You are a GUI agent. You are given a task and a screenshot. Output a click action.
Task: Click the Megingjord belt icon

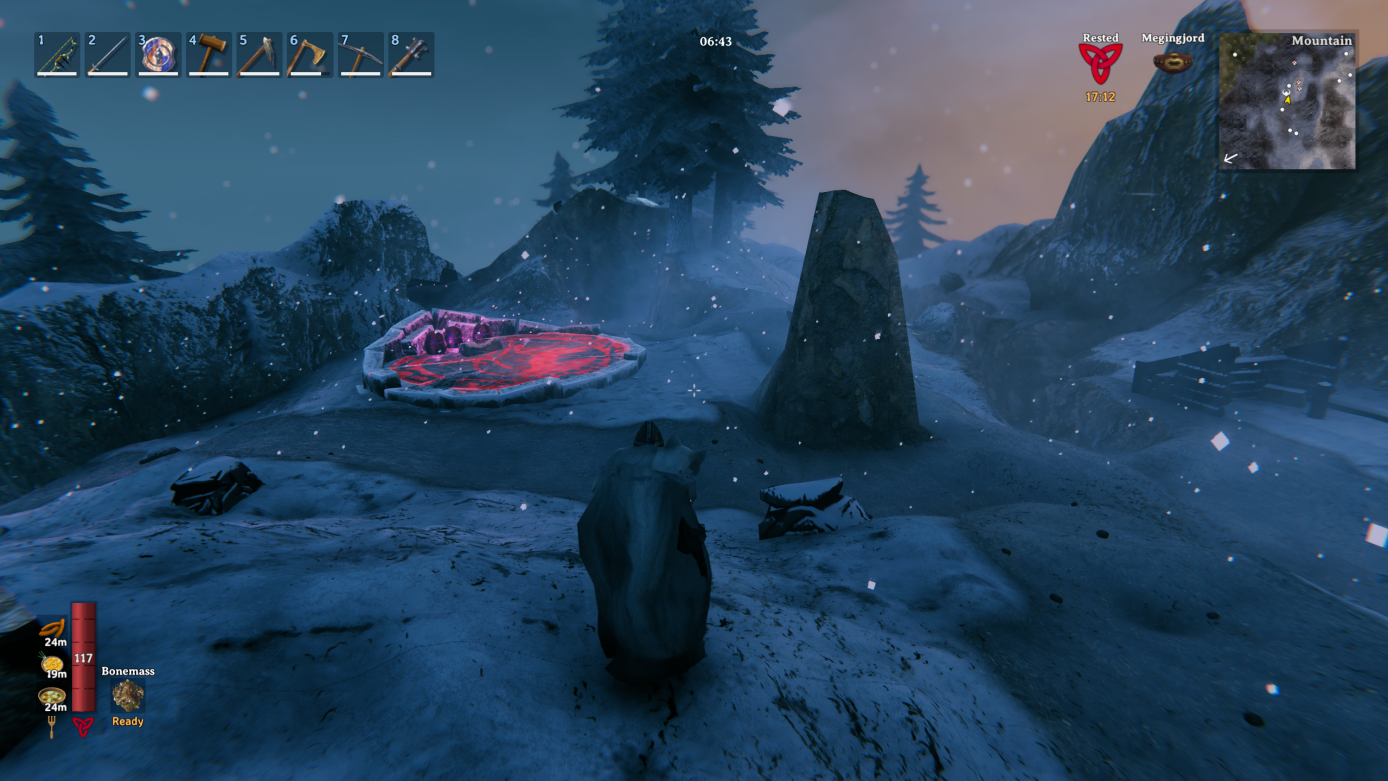pos(1173,60)
